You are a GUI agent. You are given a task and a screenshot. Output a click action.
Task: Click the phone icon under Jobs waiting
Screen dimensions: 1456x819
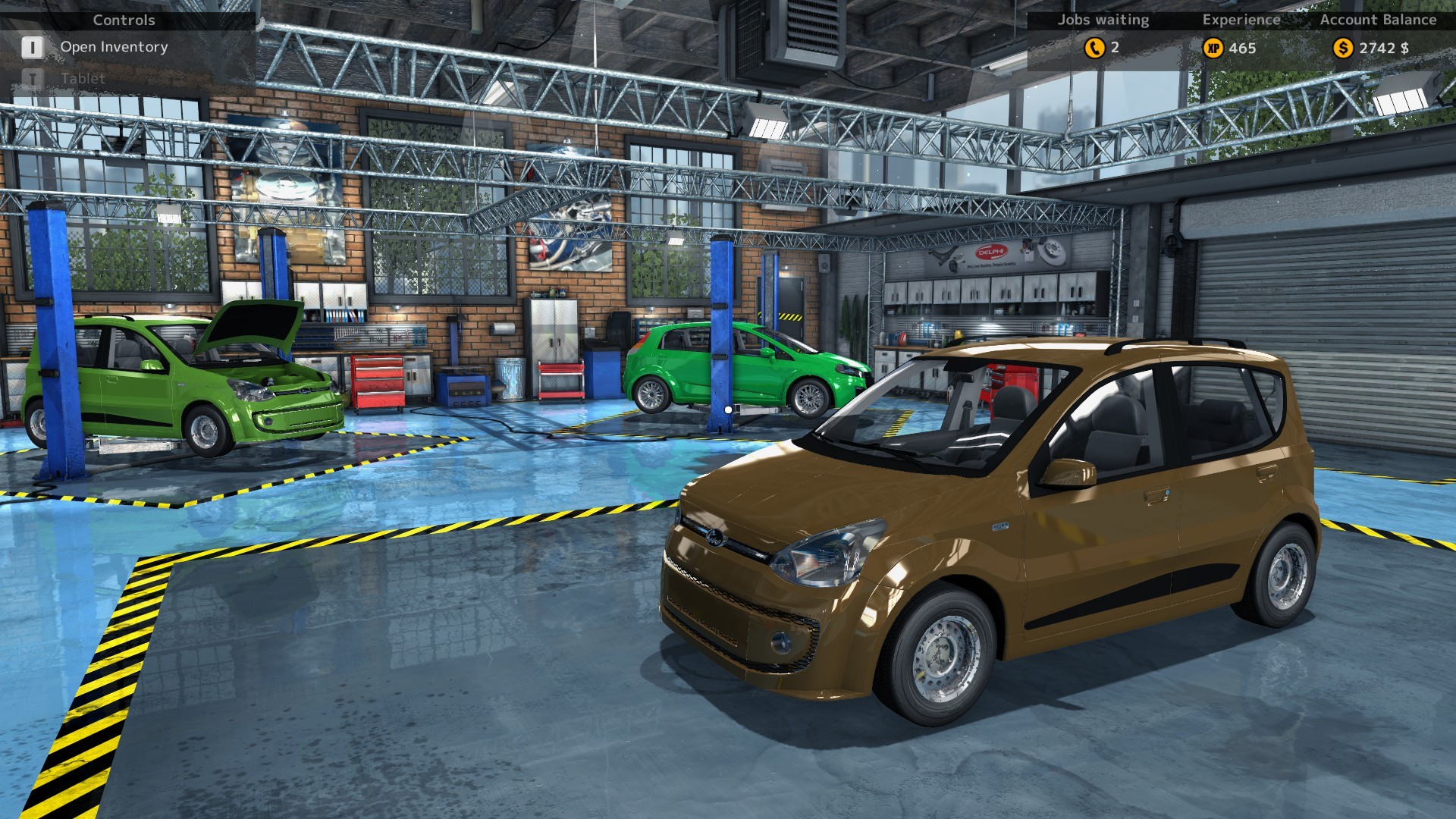coord(1094,48)
